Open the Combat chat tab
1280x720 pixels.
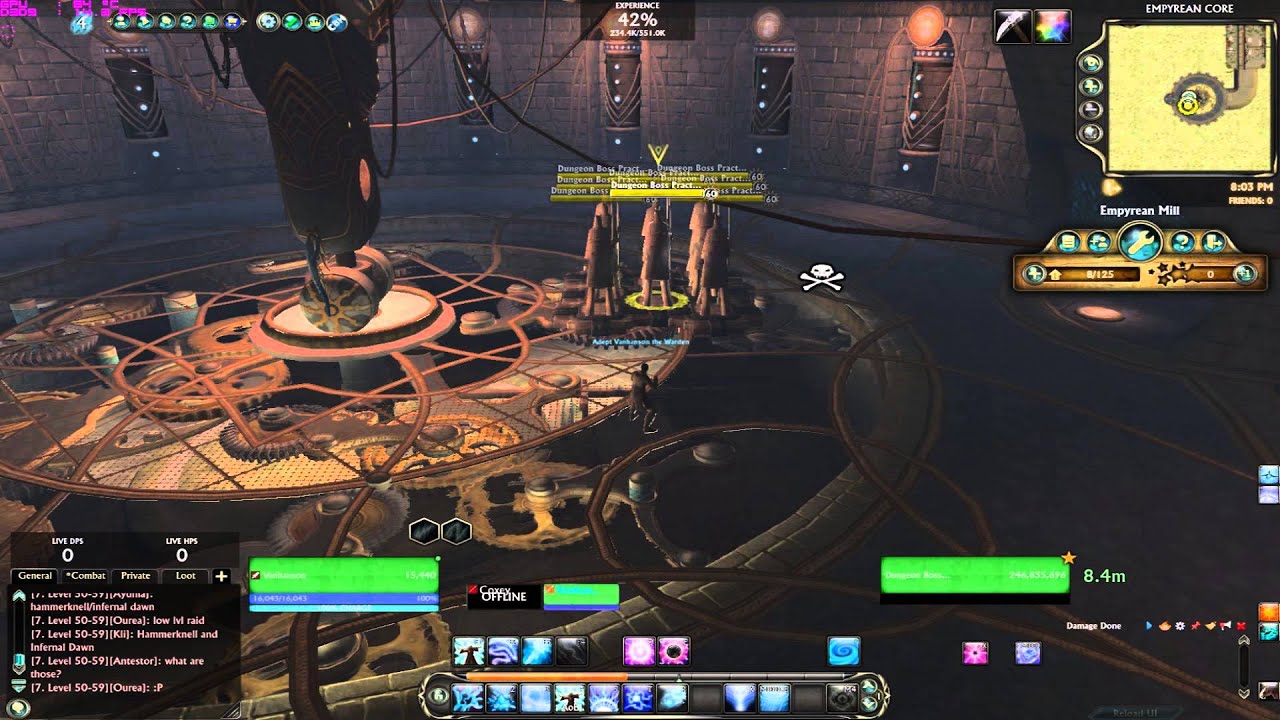(85, 576)
